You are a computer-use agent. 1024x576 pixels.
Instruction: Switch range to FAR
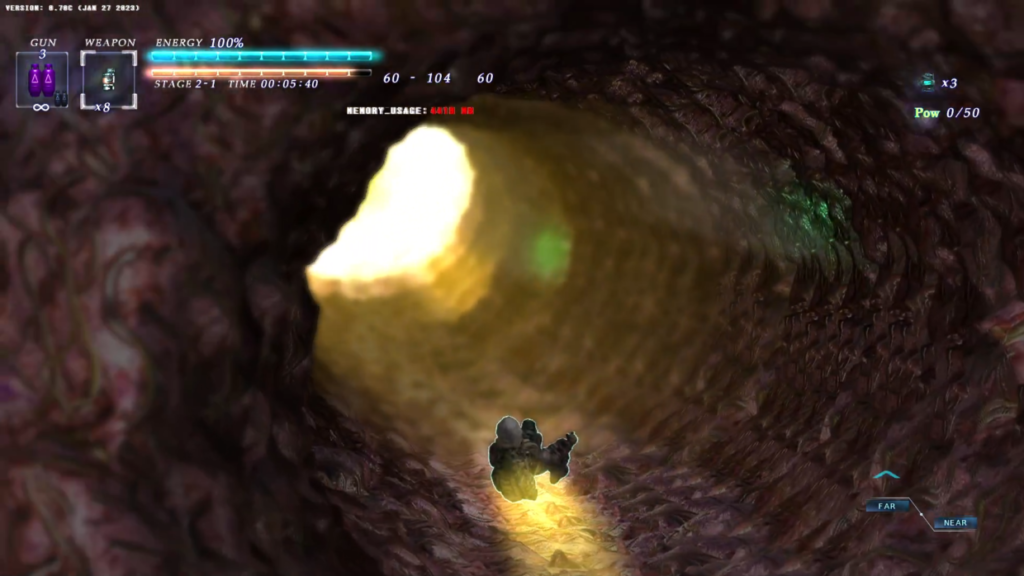(x=887, y=506)
